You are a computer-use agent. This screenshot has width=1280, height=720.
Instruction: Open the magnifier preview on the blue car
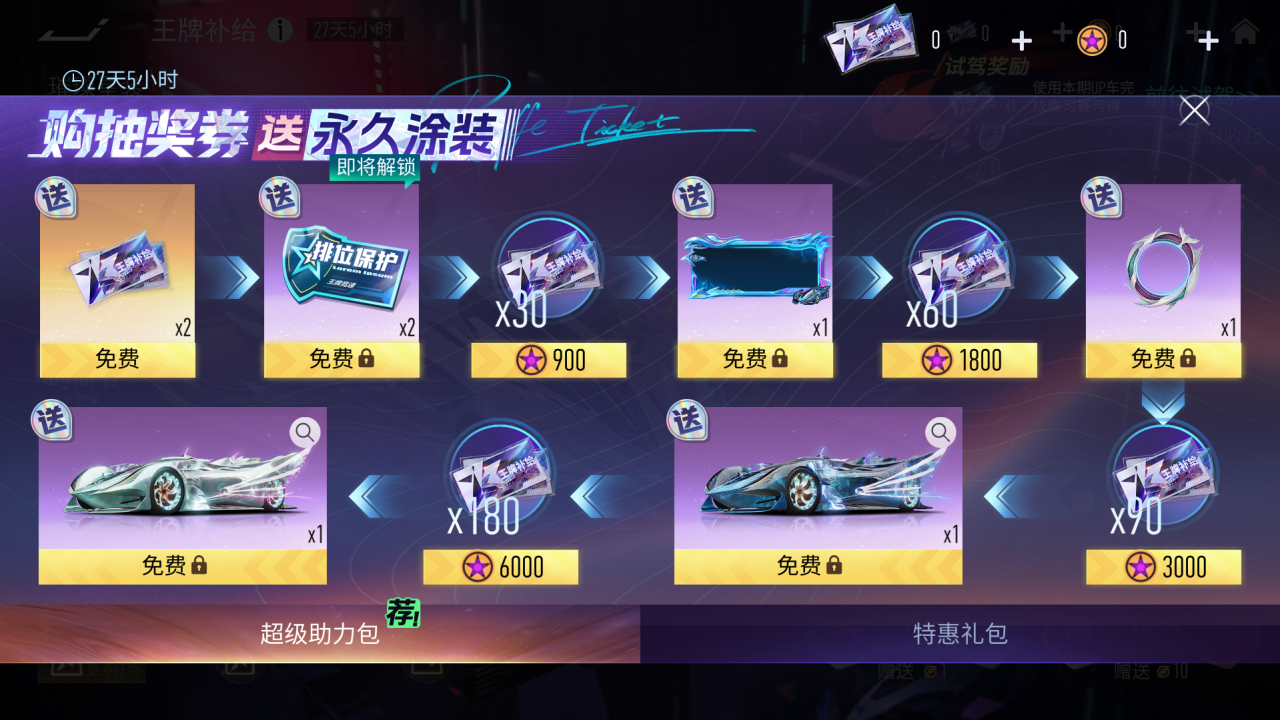point(938,432)
